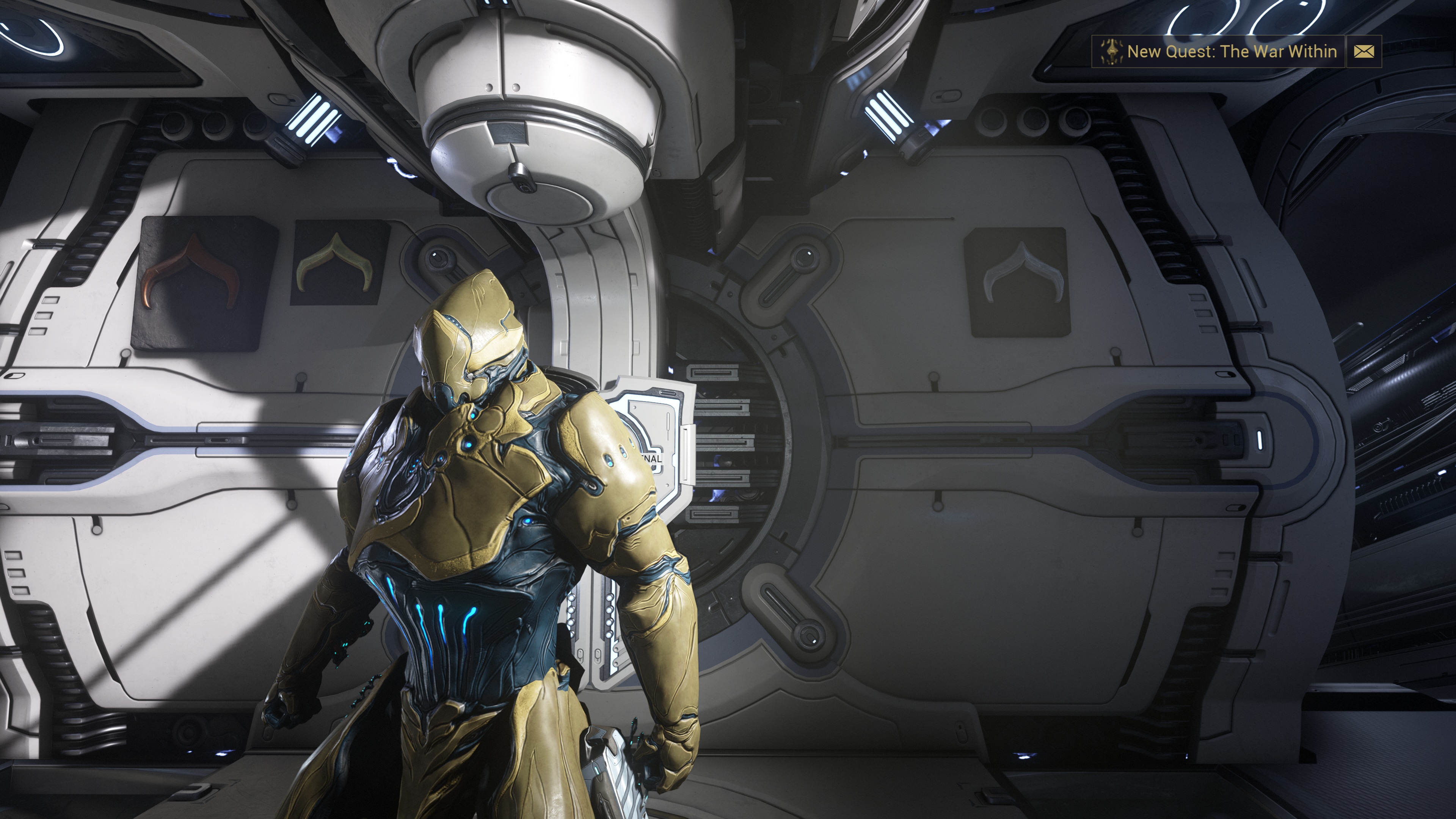
Task: Open the New Quest: The War Within notification
Action: point(1218,52)
